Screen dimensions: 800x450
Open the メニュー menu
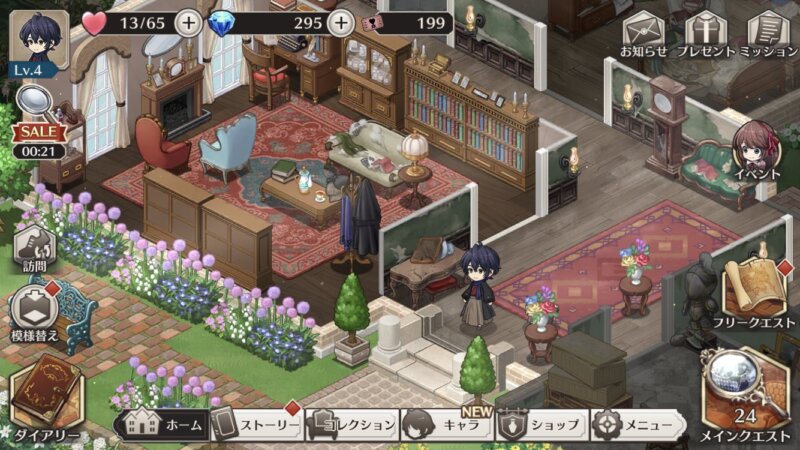click(x=637, y=425)
